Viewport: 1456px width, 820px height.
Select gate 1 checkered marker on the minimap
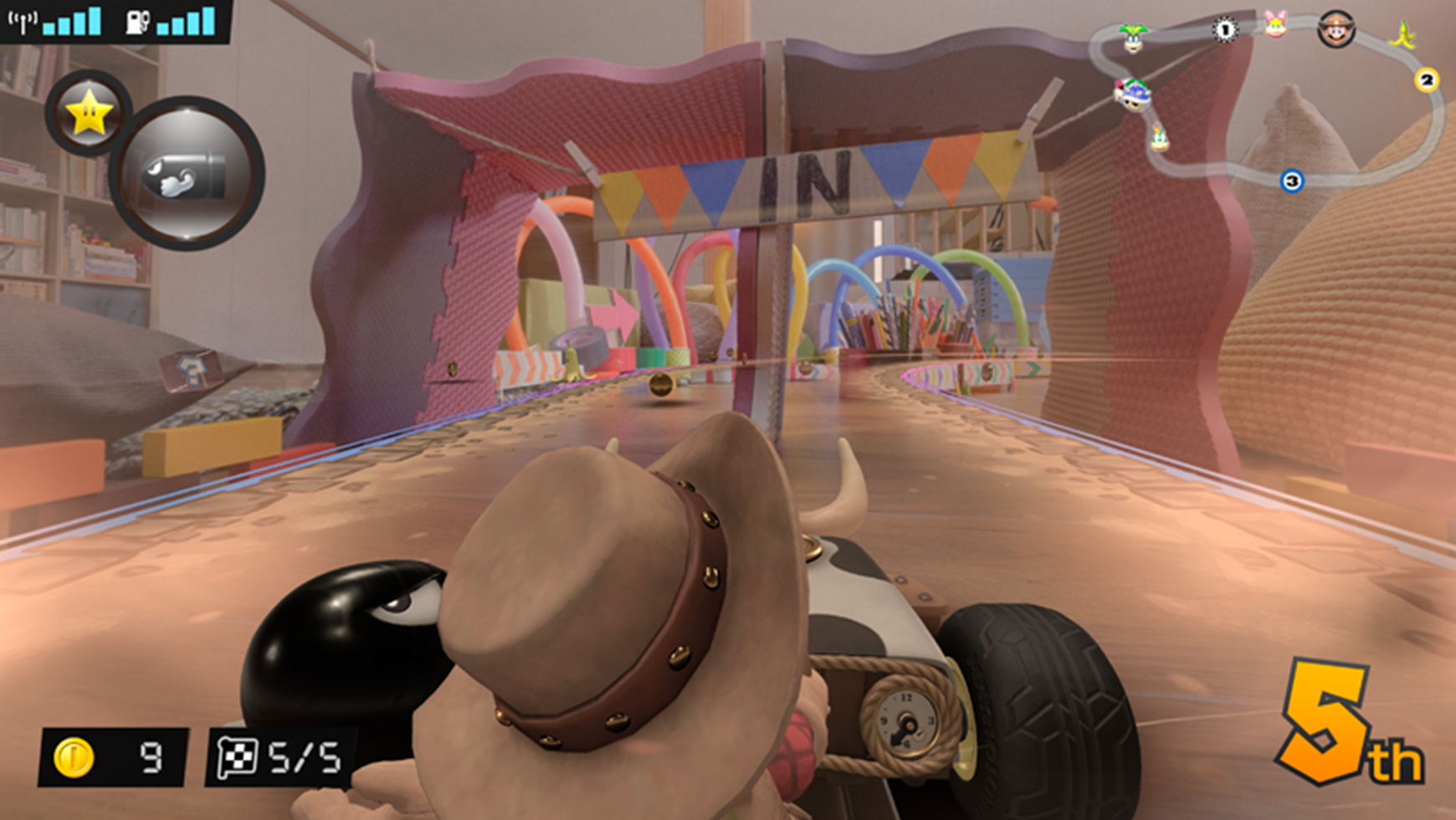click(x=1225, y=30)
